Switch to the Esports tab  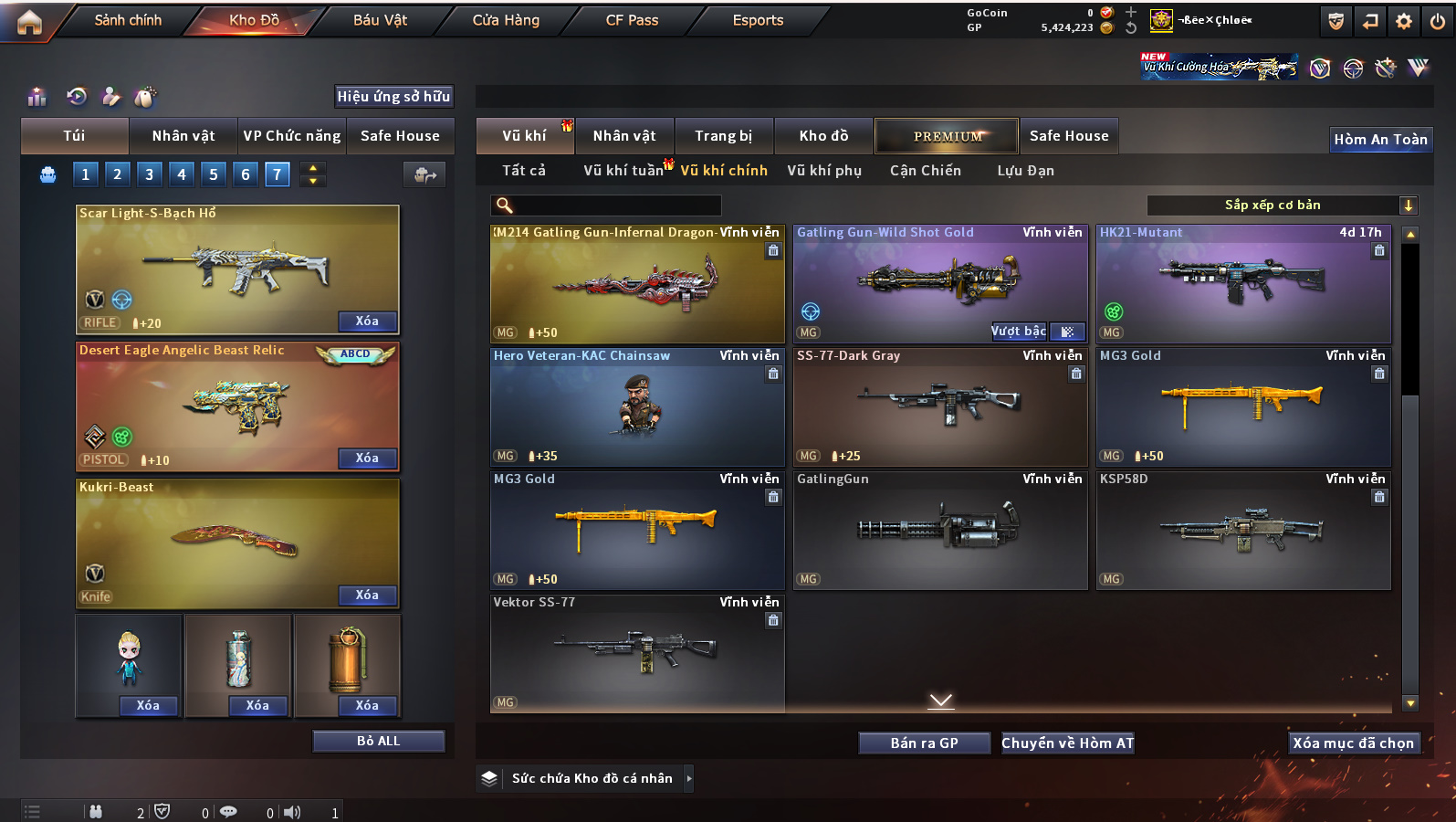click(758, 20)
